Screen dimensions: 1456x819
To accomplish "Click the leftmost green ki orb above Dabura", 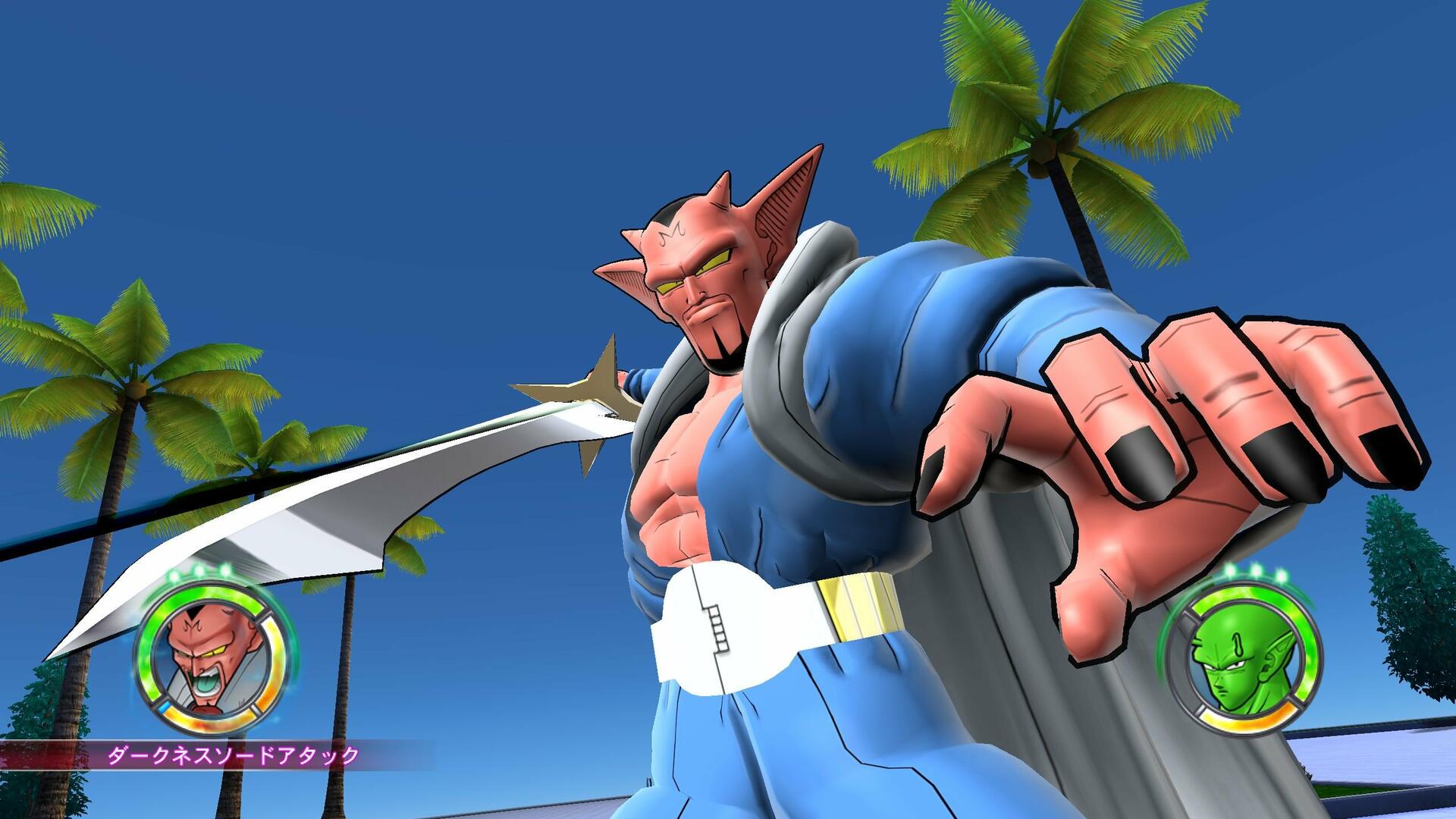I will [x=173, y=573].
